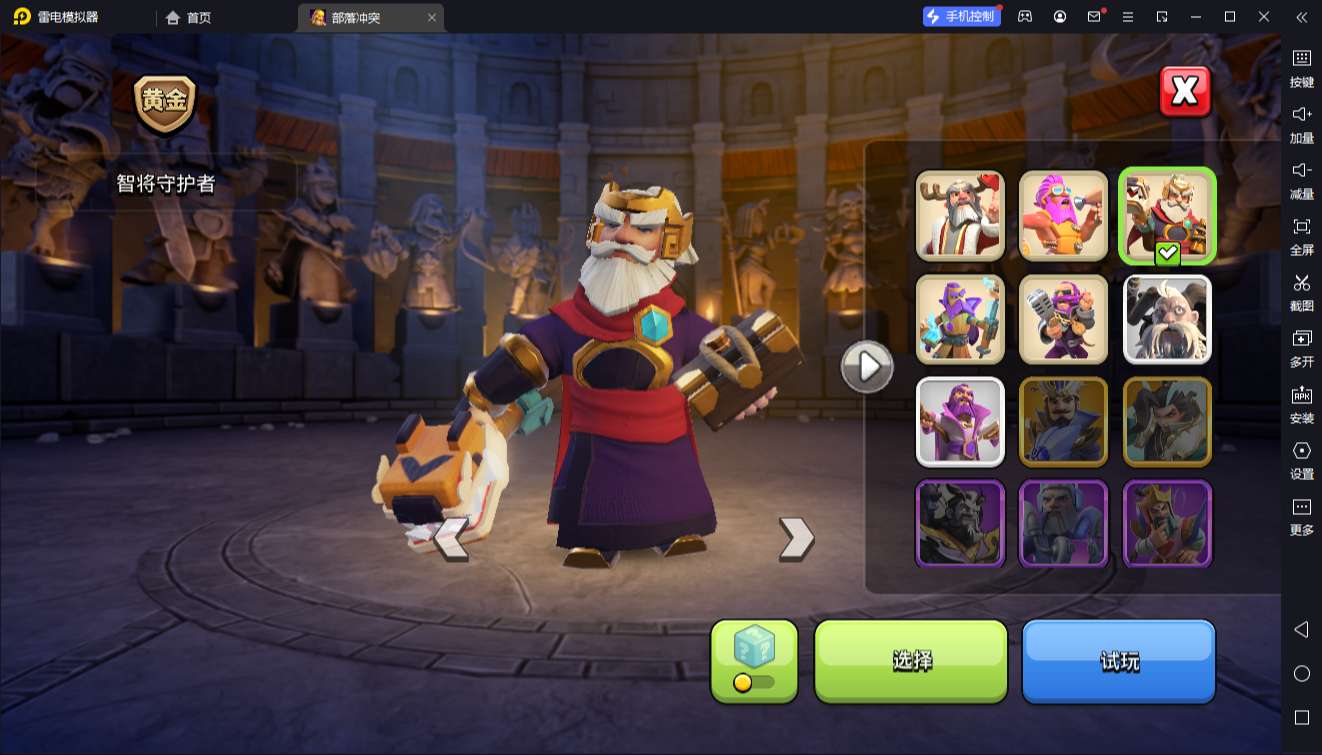Pick the purple wizard skin with blue staff
Screen dimensions: 1322x755
coord(960,319)
